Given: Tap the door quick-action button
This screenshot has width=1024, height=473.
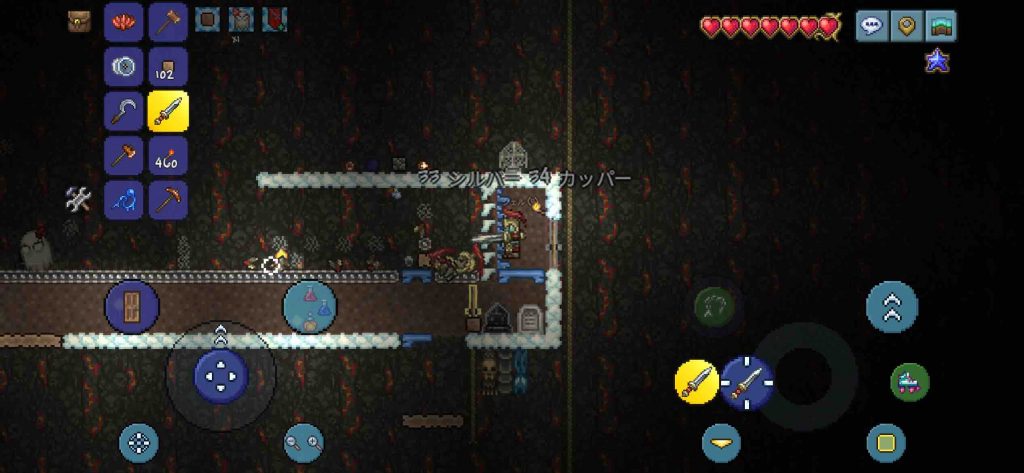Looking at the screenshot, I should (132, 306).
